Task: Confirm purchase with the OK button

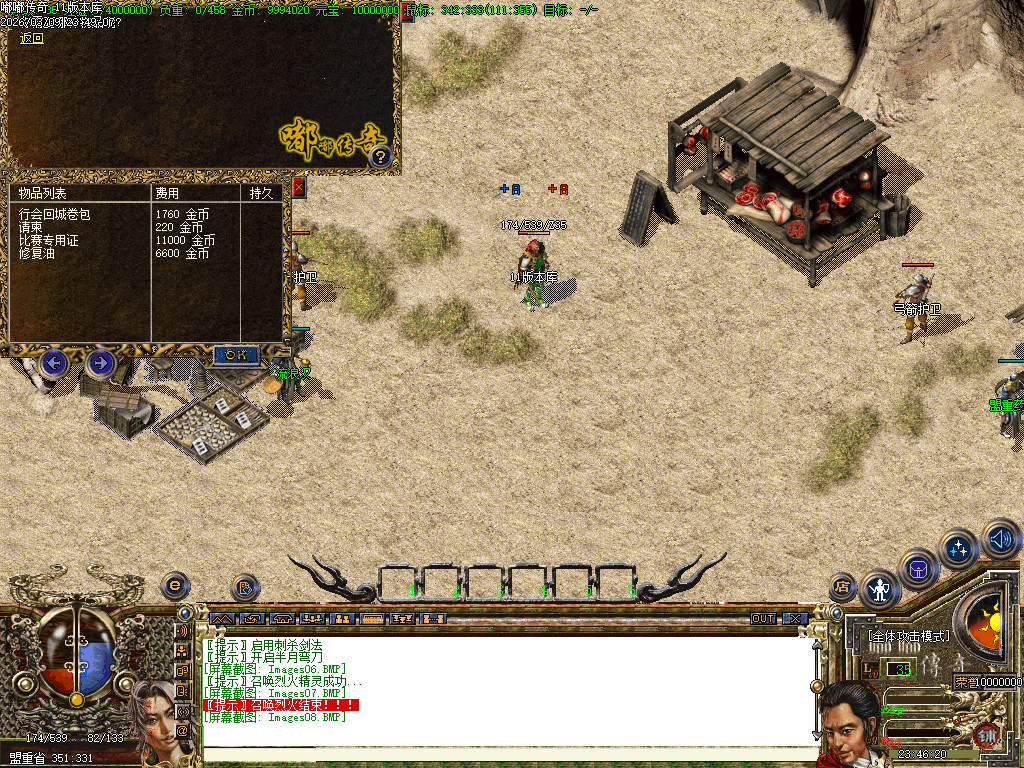Action: click(x=236, y=355)
